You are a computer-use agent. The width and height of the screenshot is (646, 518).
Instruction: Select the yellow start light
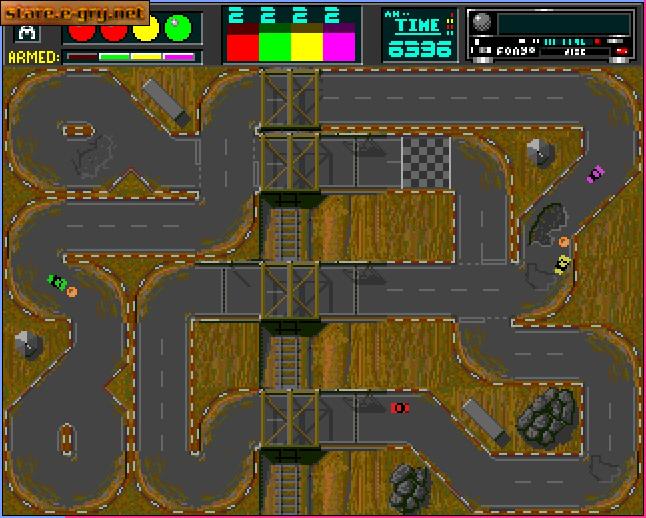pos(147,29)
